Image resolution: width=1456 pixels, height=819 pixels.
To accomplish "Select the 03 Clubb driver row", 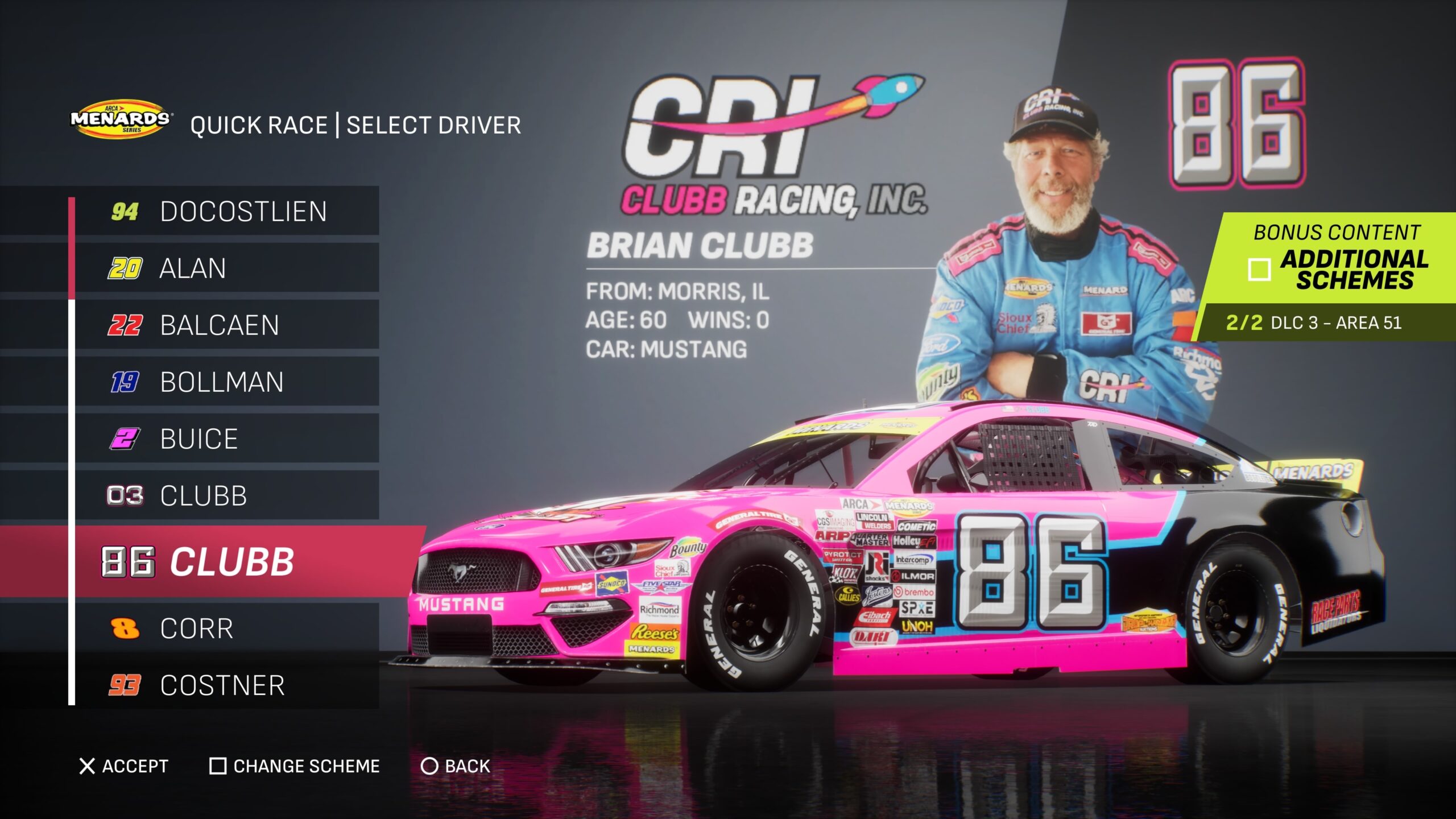I will point(227,495).
